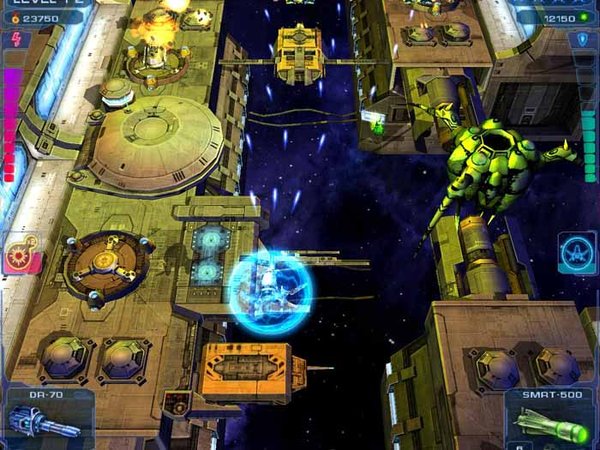
Task: Select the SMAT-500 missile weapon panel
Action: coord(553,419)
